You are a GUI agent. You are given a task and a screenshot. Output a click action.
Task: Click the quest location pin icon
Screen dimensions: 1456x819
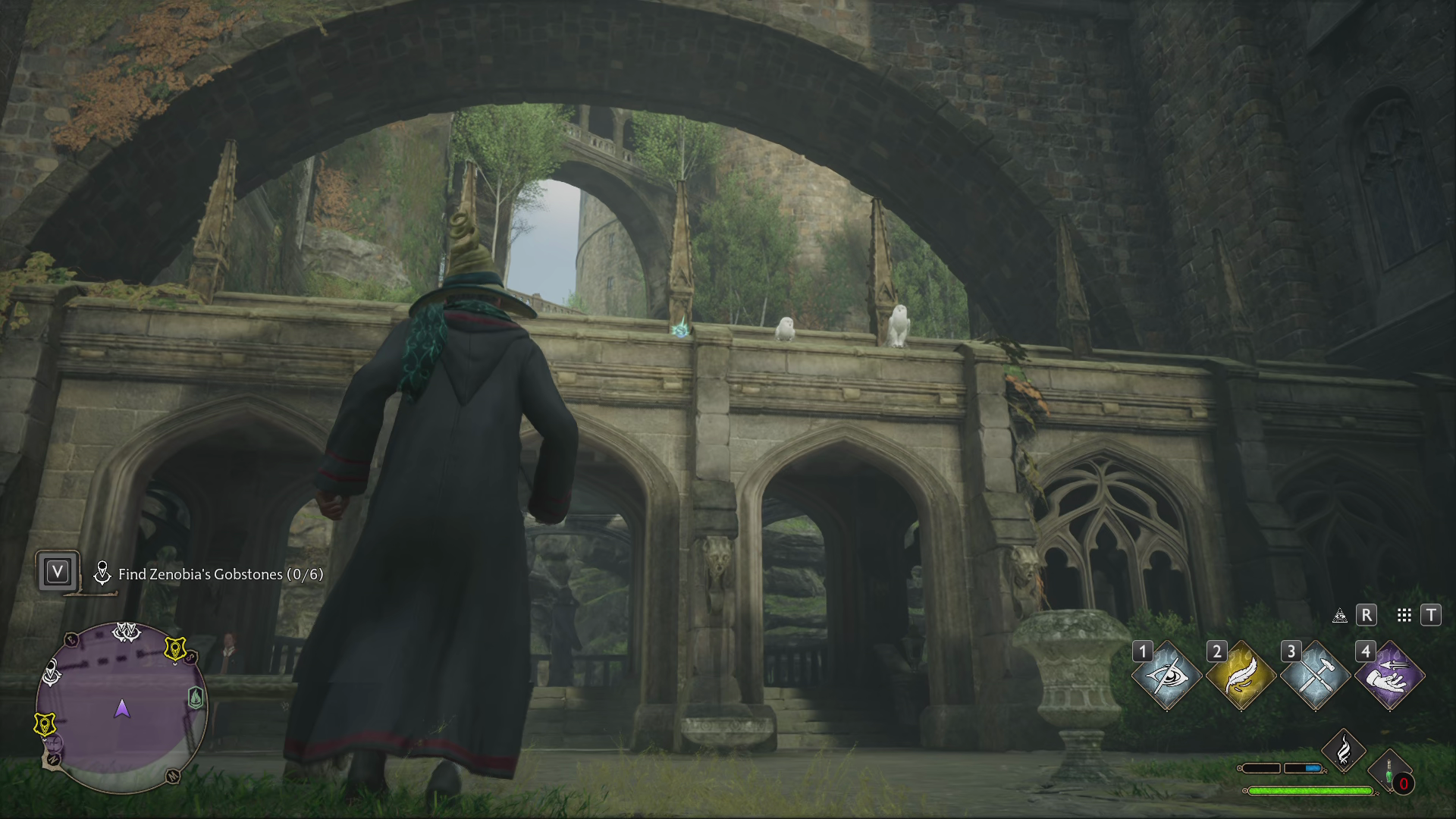(104, 574)
